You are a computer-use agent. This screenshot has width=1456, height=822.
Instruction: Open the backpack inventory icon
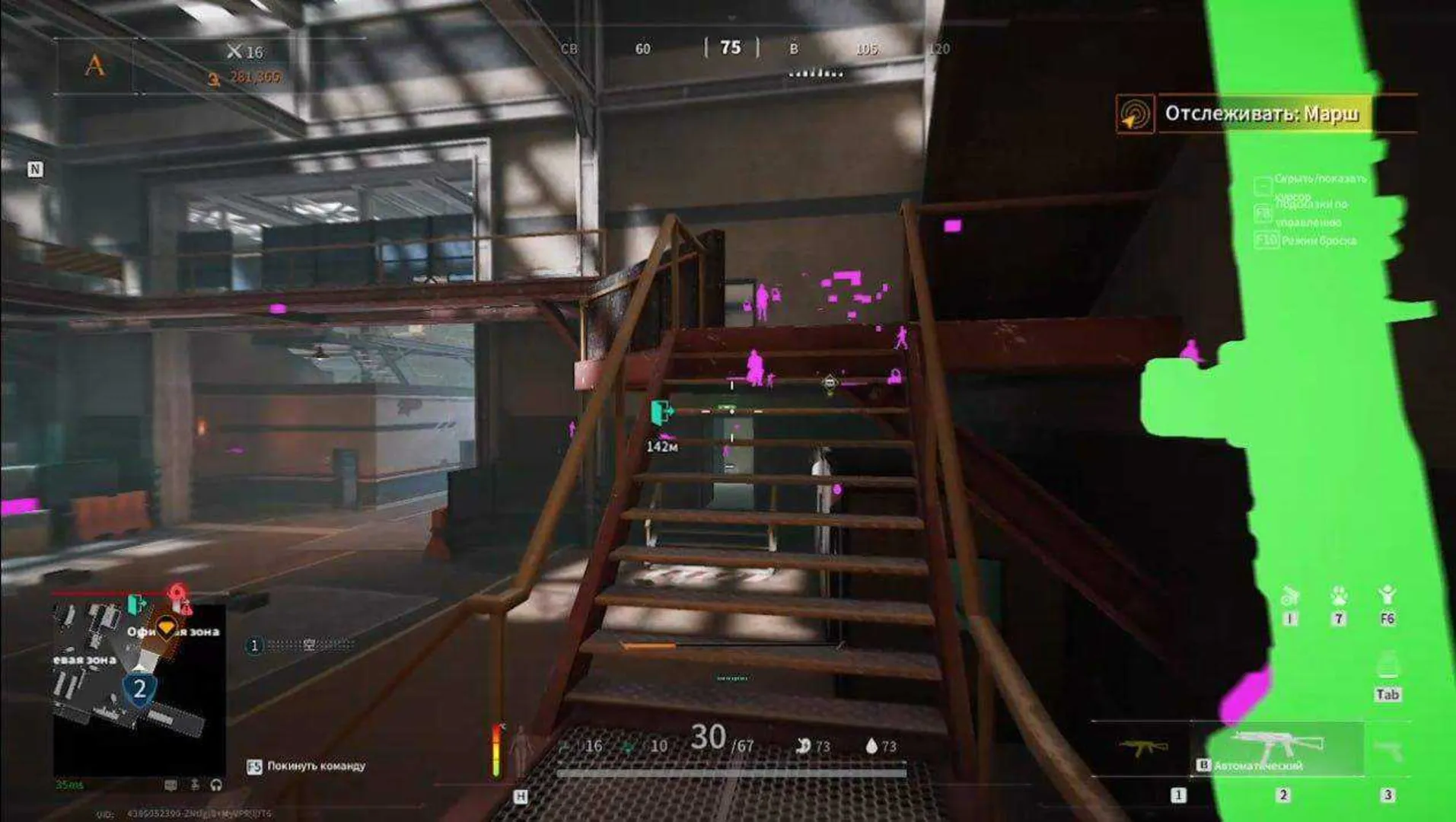[x=1387, y=667]
